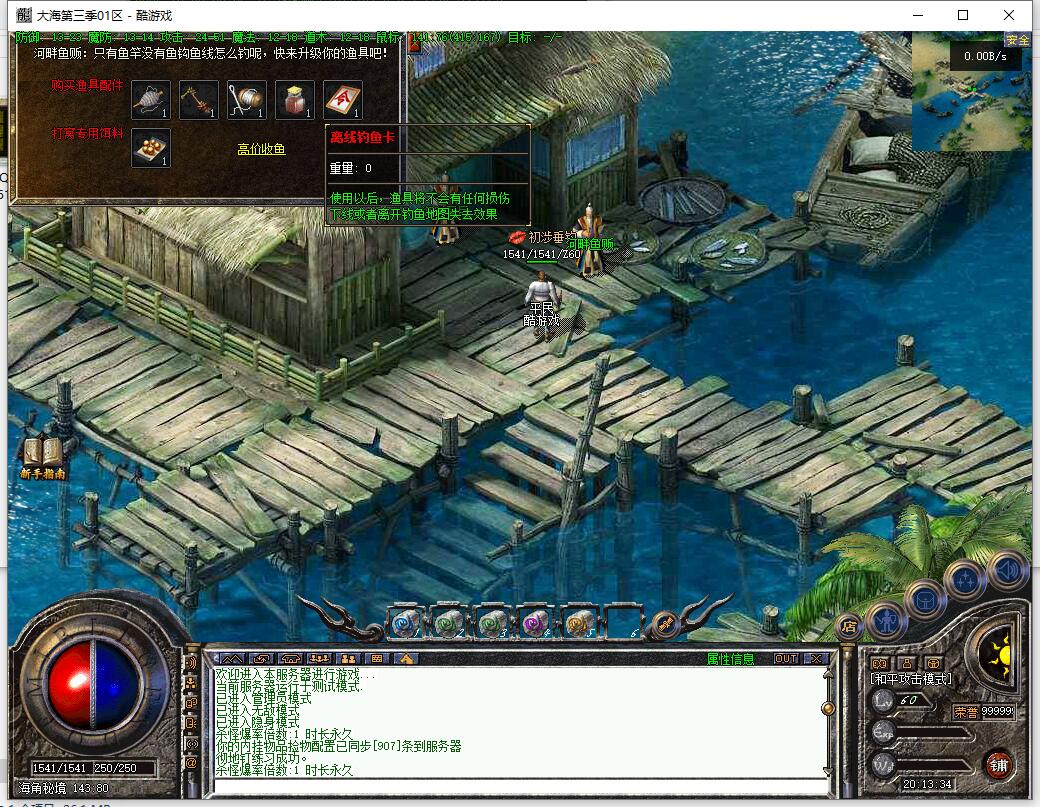Select the fishing line spool item
1040x807 pixels.
tap(246, 99)
